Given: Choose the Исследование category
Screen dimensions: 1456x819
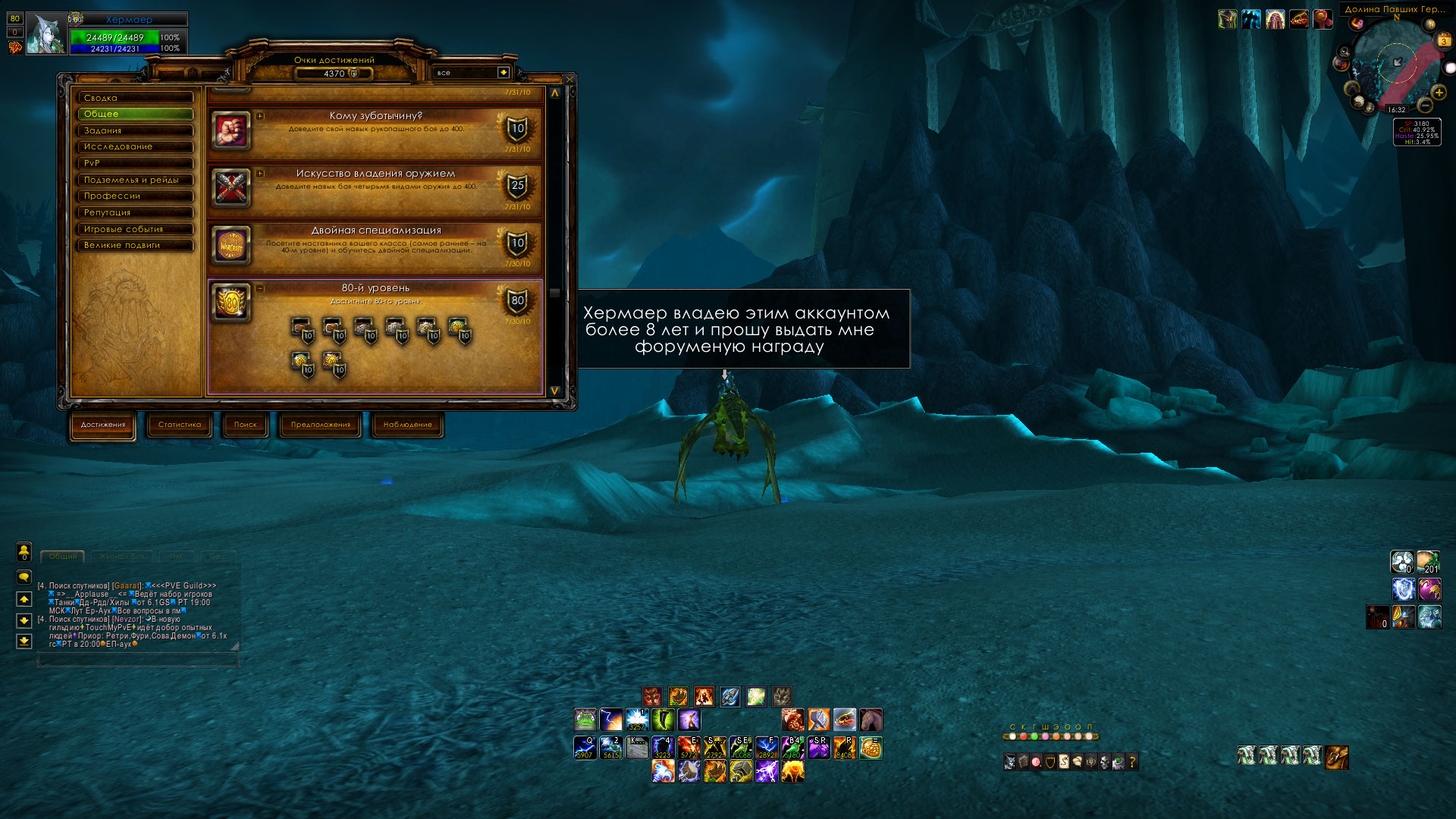Looking at the screenshot, I should click(135, 147).
